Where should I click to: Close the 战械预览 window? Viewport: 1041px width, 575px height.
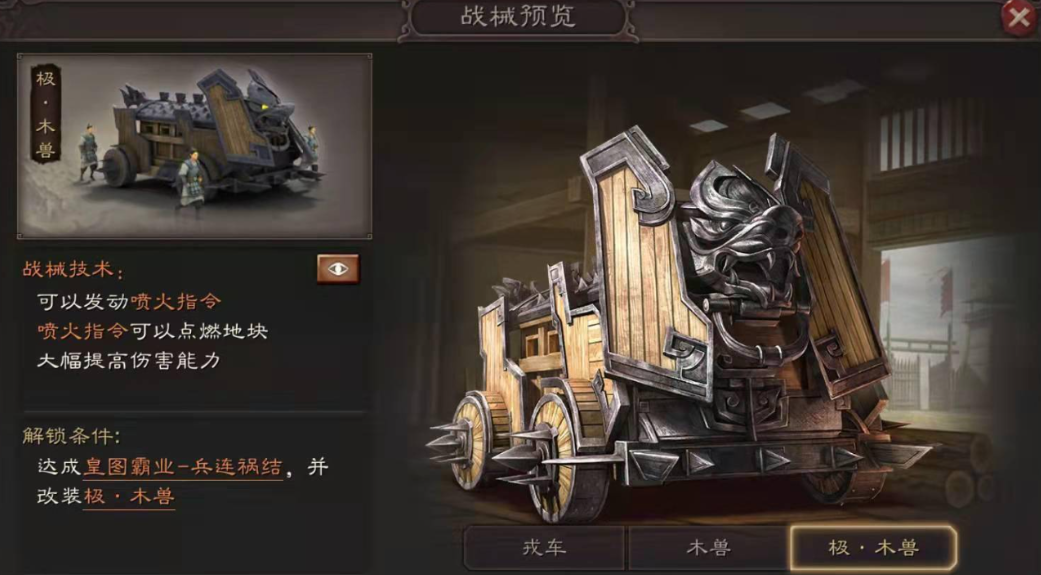pyautogui.click(x=1018, y=18)
